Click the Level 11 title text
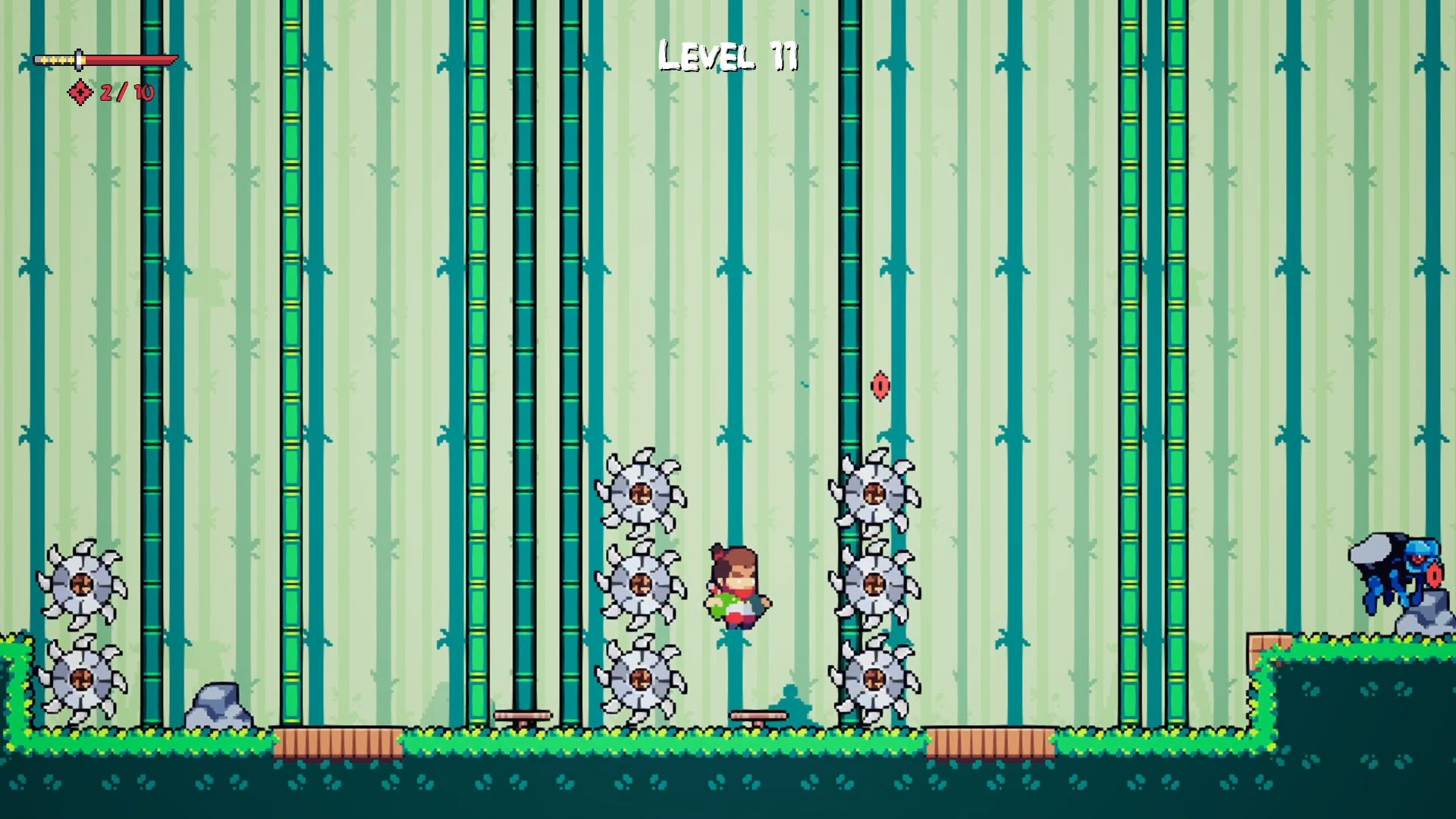The width and height of the screenshot is (1456, 819). (730, 55)
